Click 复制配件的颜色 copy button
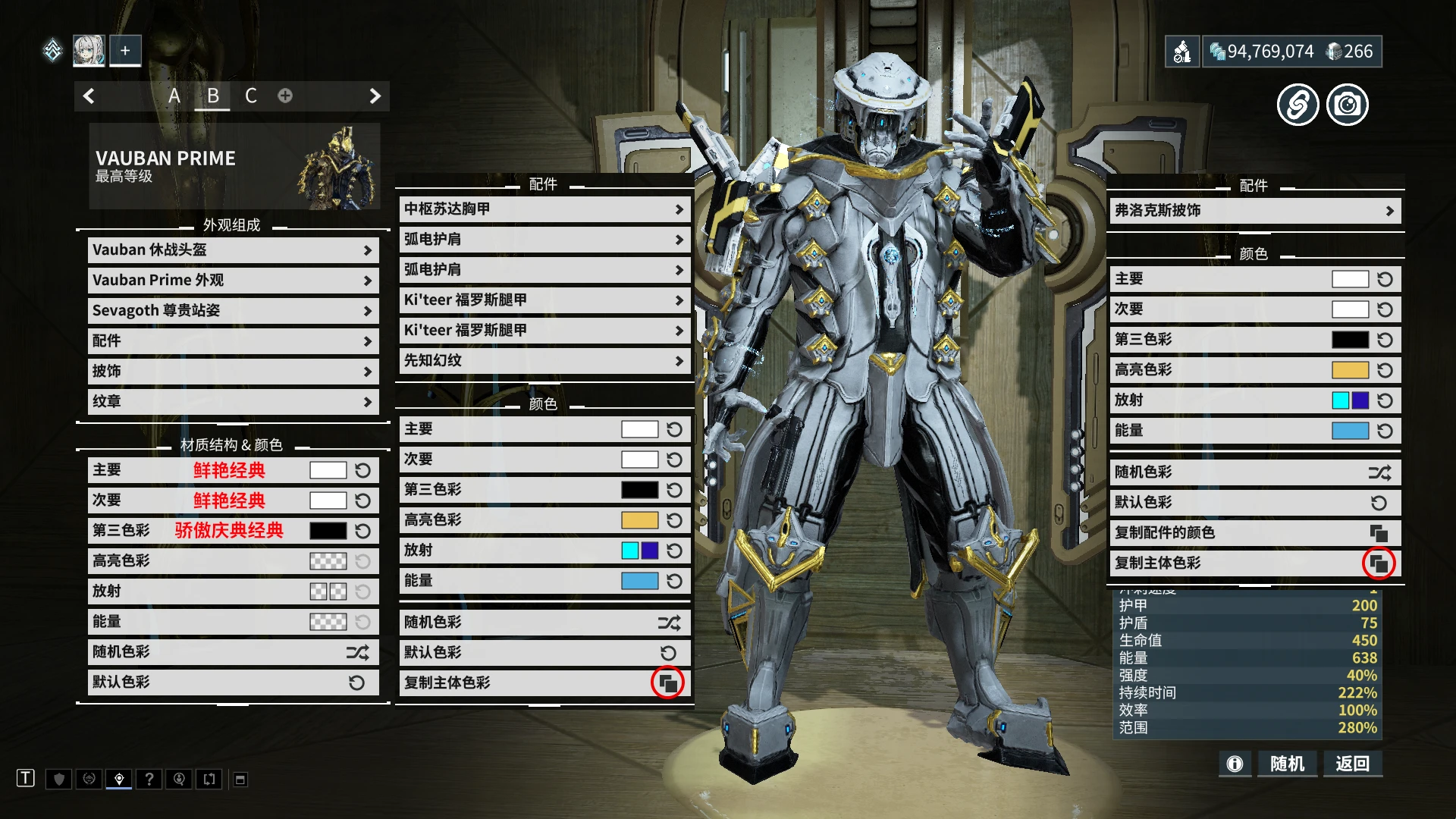Viewport: 1456px width, 819px height. (1378, 533)
